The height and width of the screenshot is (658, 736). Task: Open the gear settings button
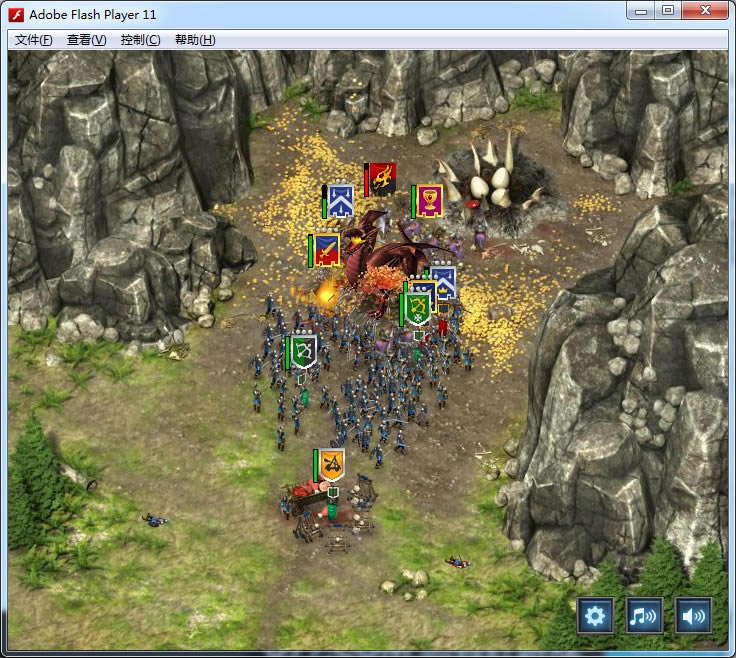(x=595, y=615)
